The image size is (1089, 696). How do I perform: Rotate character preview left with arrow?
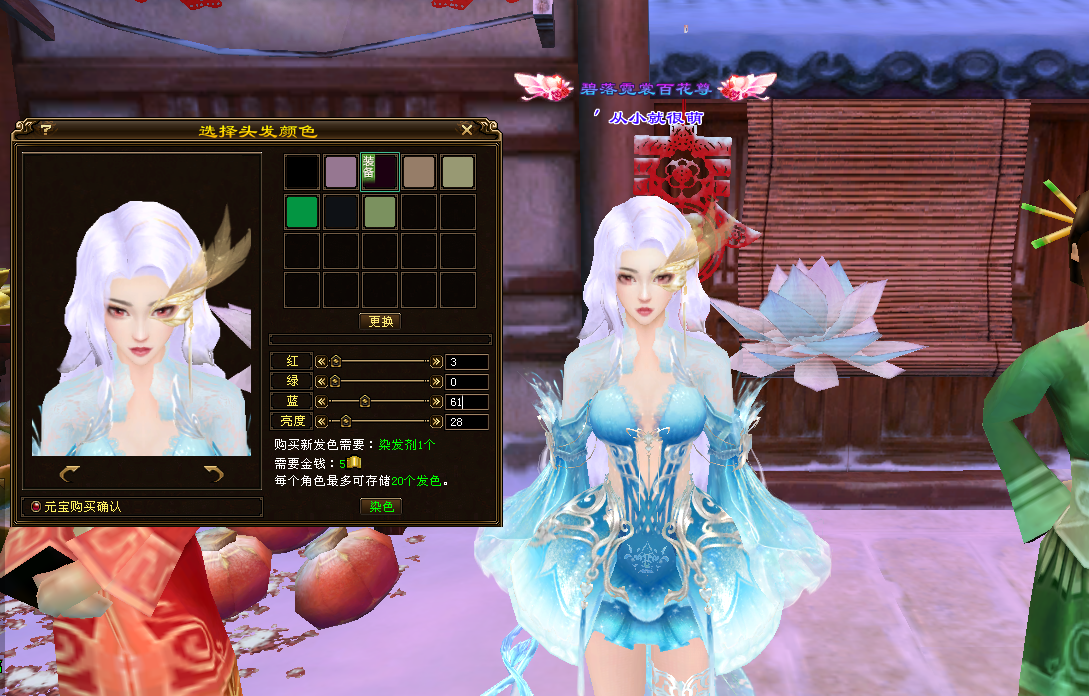coord(69,473)
